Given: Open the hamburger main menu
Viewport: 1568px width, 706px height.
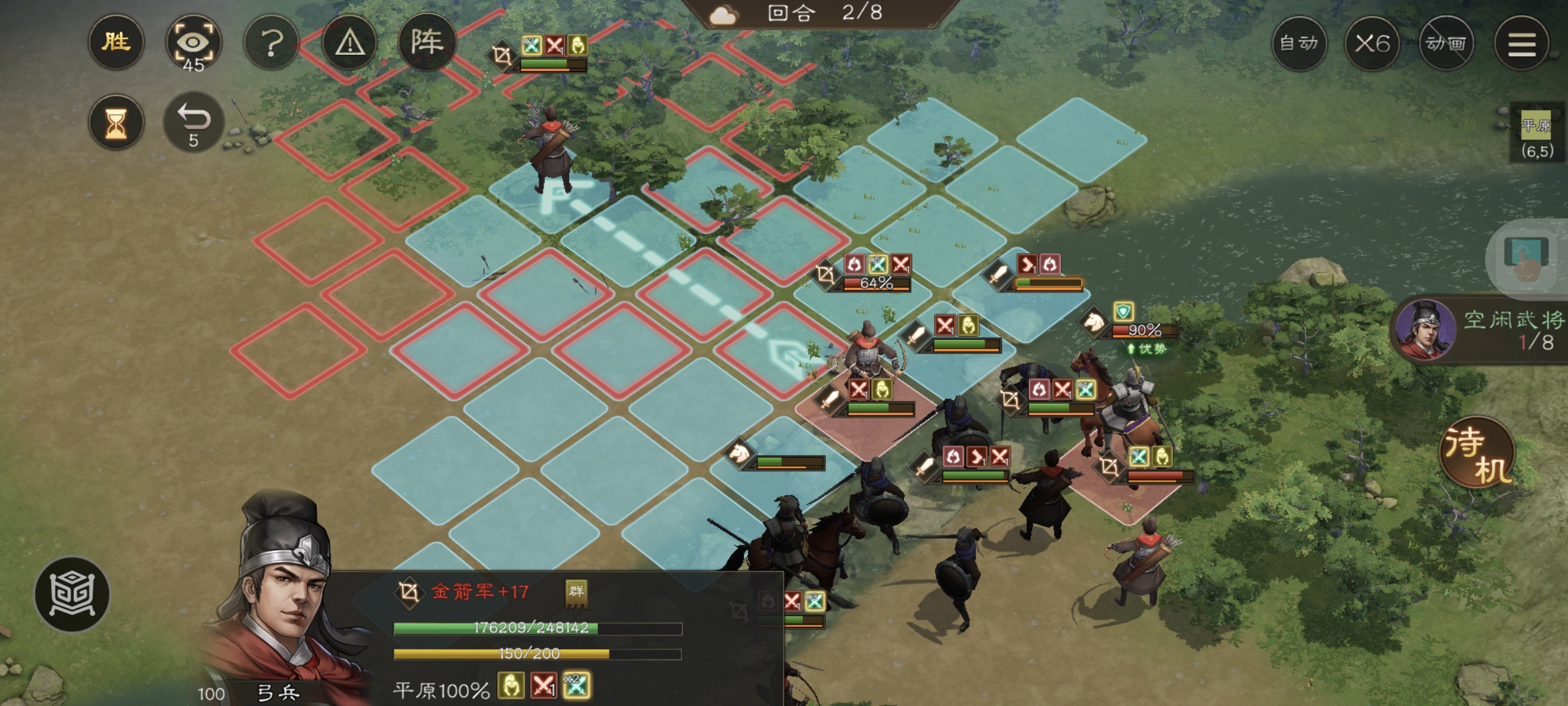Looking at the screenshot, I should point(1522,44).
